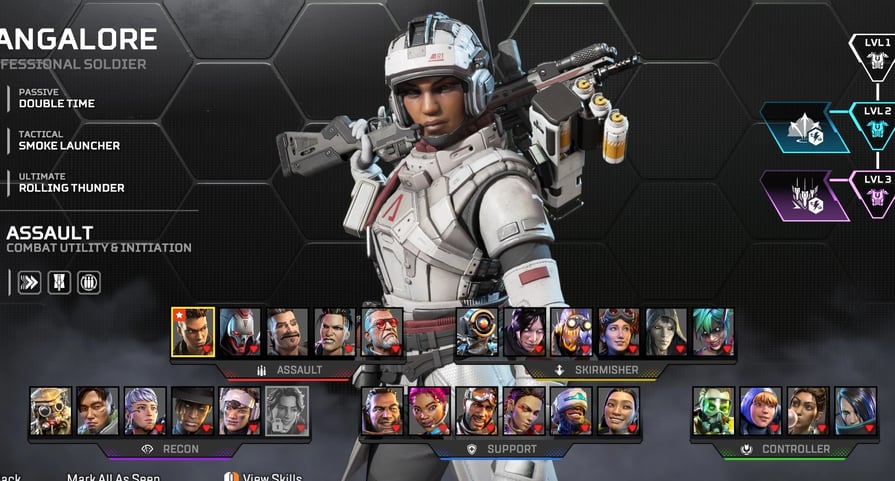Select Lifeline with pink hair

[x=429, y=410]
